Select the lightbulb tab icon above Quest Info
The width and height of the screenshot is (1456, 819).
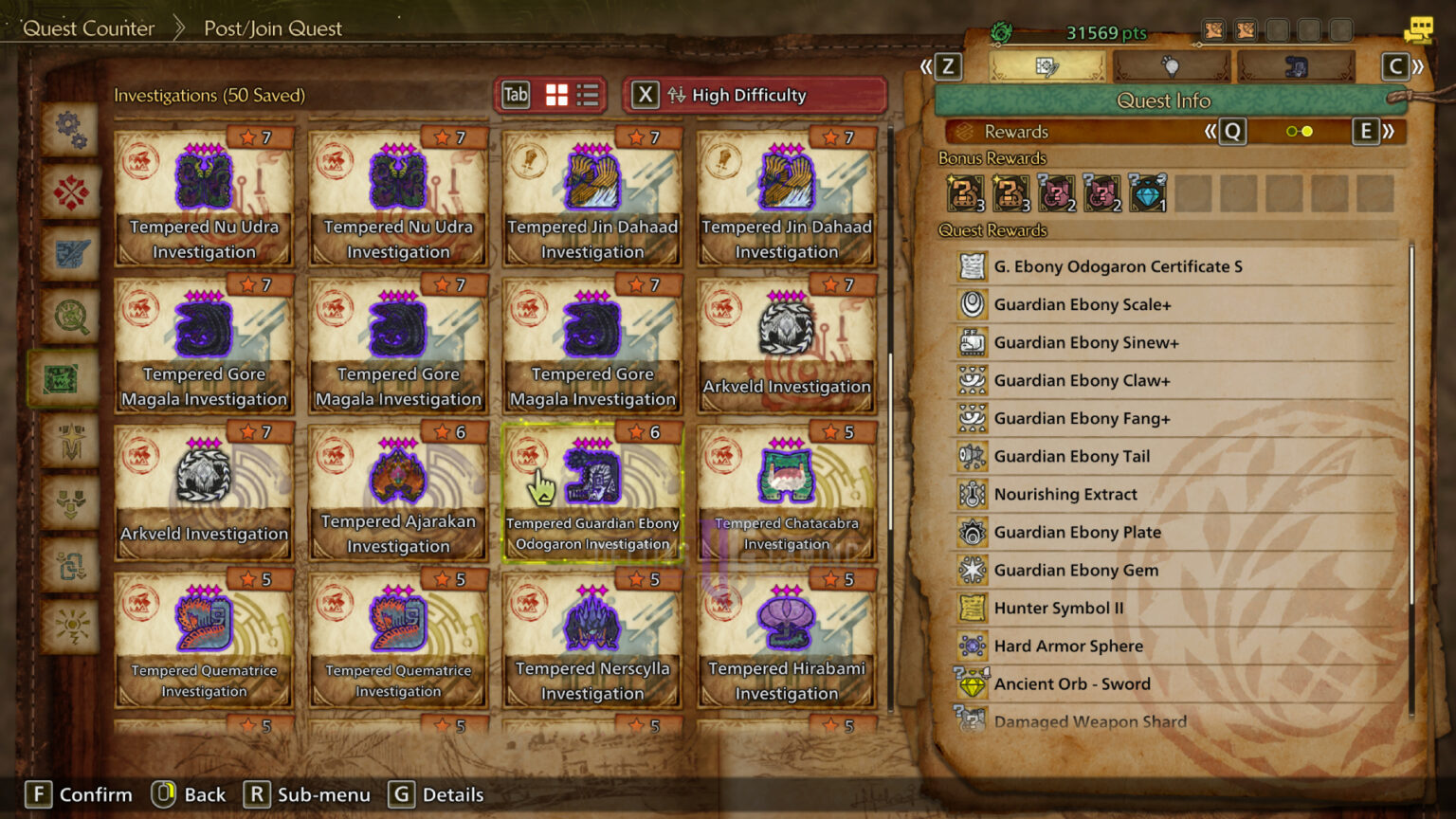(1170, 66)
